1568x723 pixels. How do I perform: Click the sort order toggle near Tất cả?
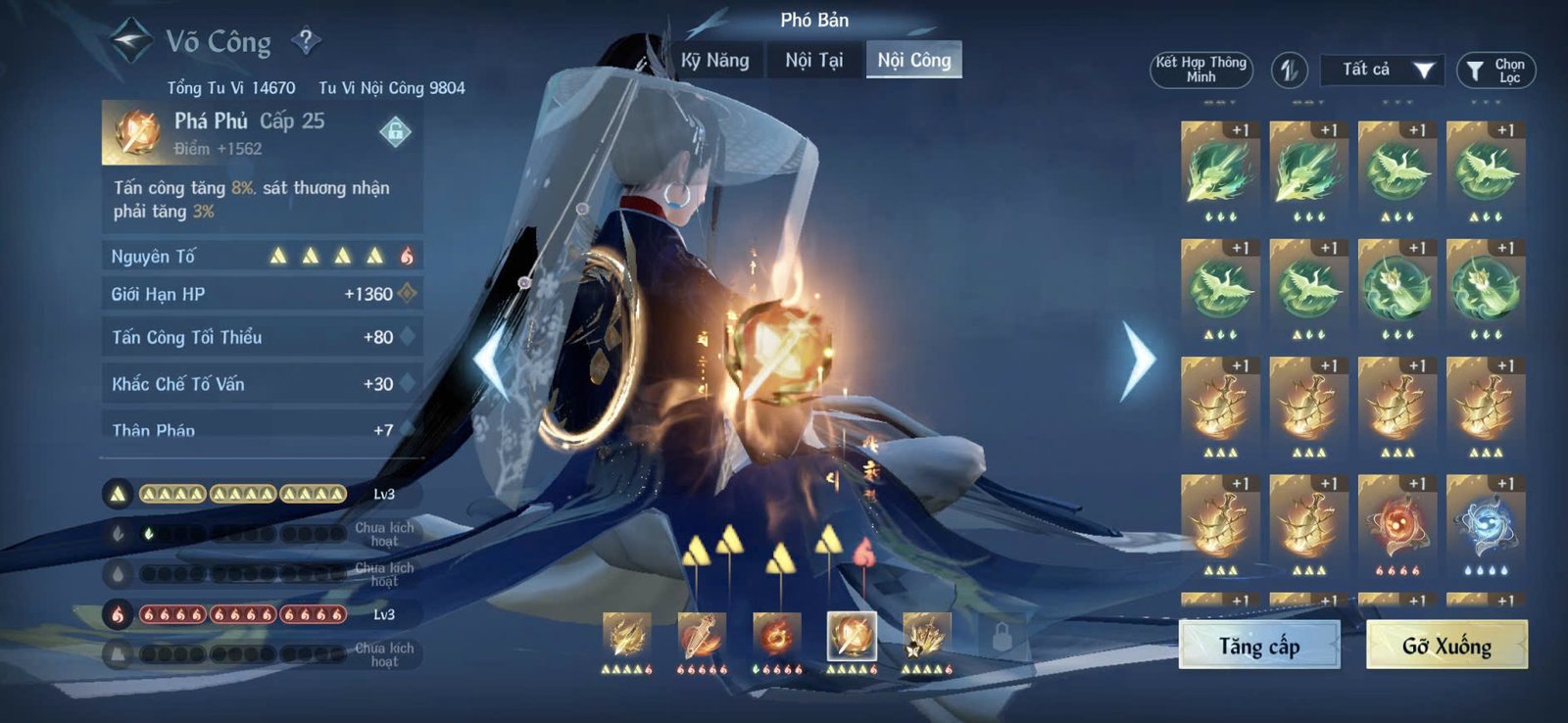(1290, 69)
